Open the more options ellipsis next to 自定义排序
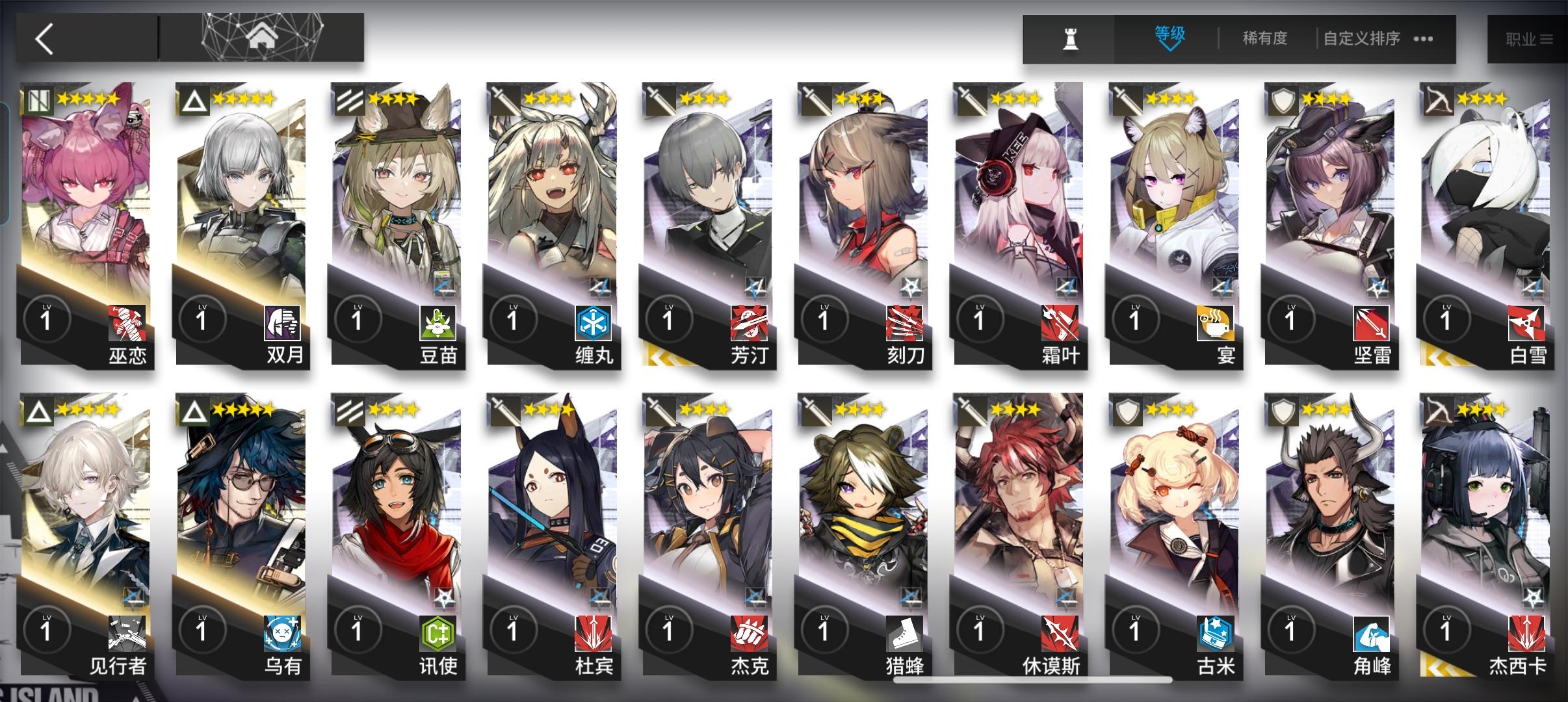 coord(1422,39)
